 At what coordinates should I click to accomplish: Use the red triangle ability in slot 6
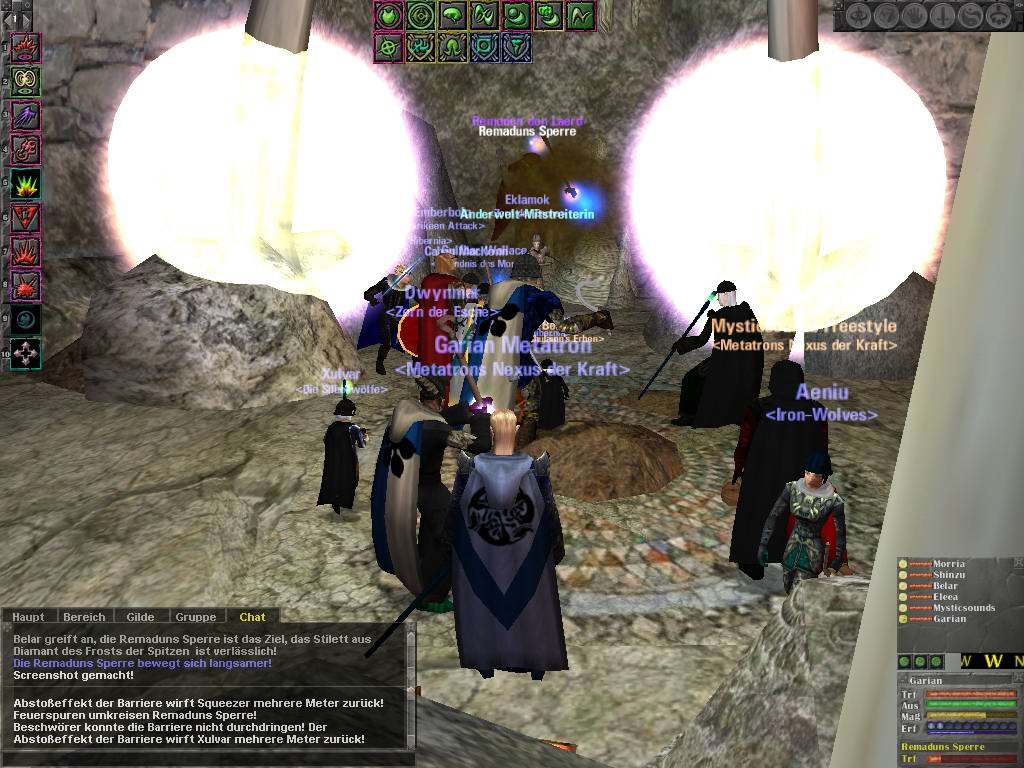pyautogui.click(x=25, y=217)
